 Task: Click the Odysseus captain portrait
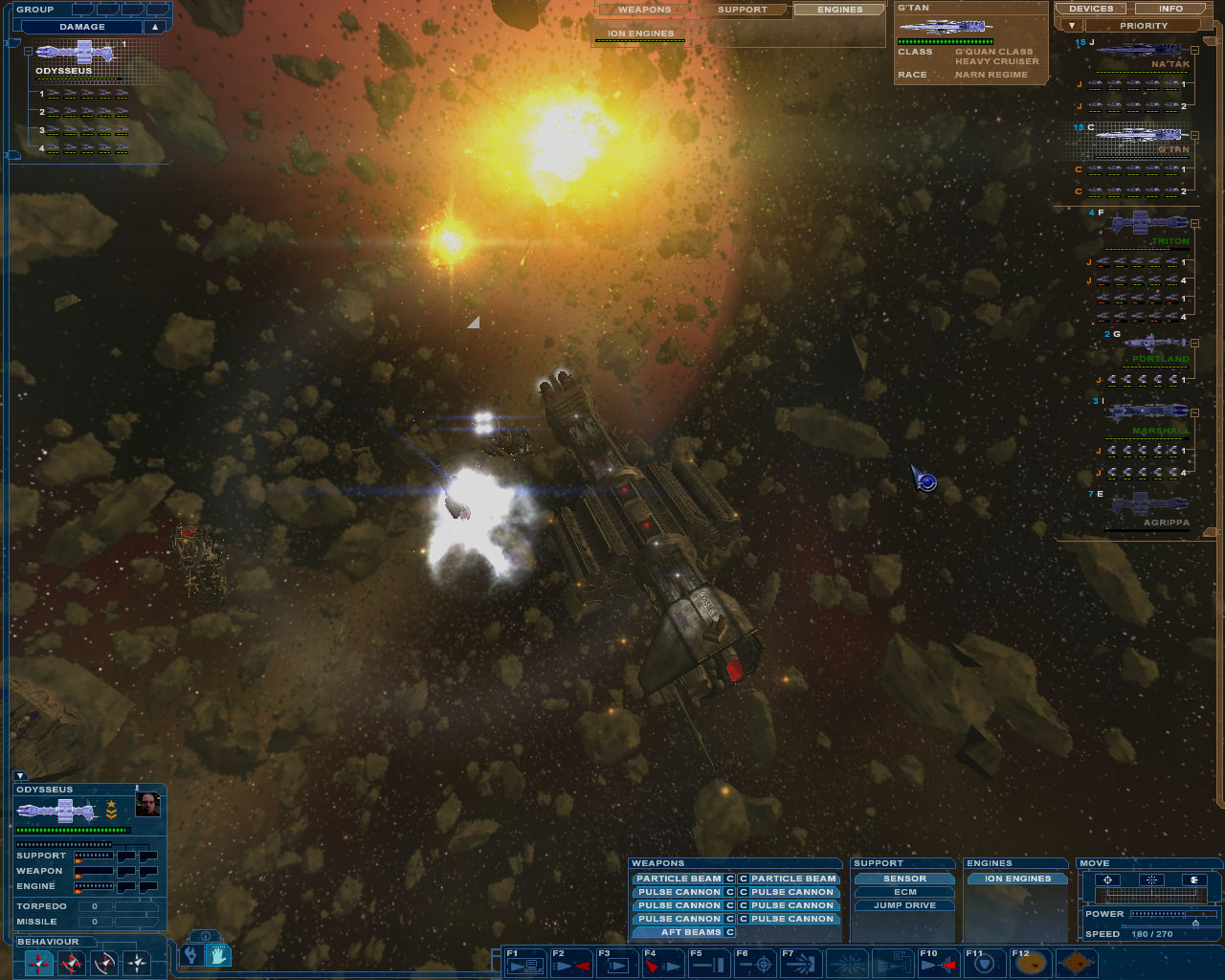coord(147,805)
